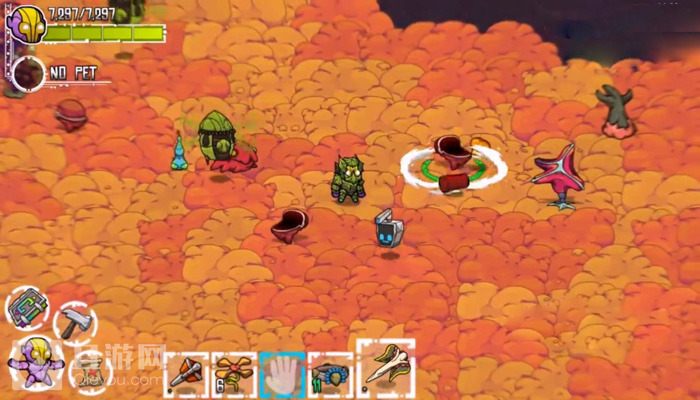Choose the open hand hotbar slot
The image size is (700, 400).
point(282,375)
